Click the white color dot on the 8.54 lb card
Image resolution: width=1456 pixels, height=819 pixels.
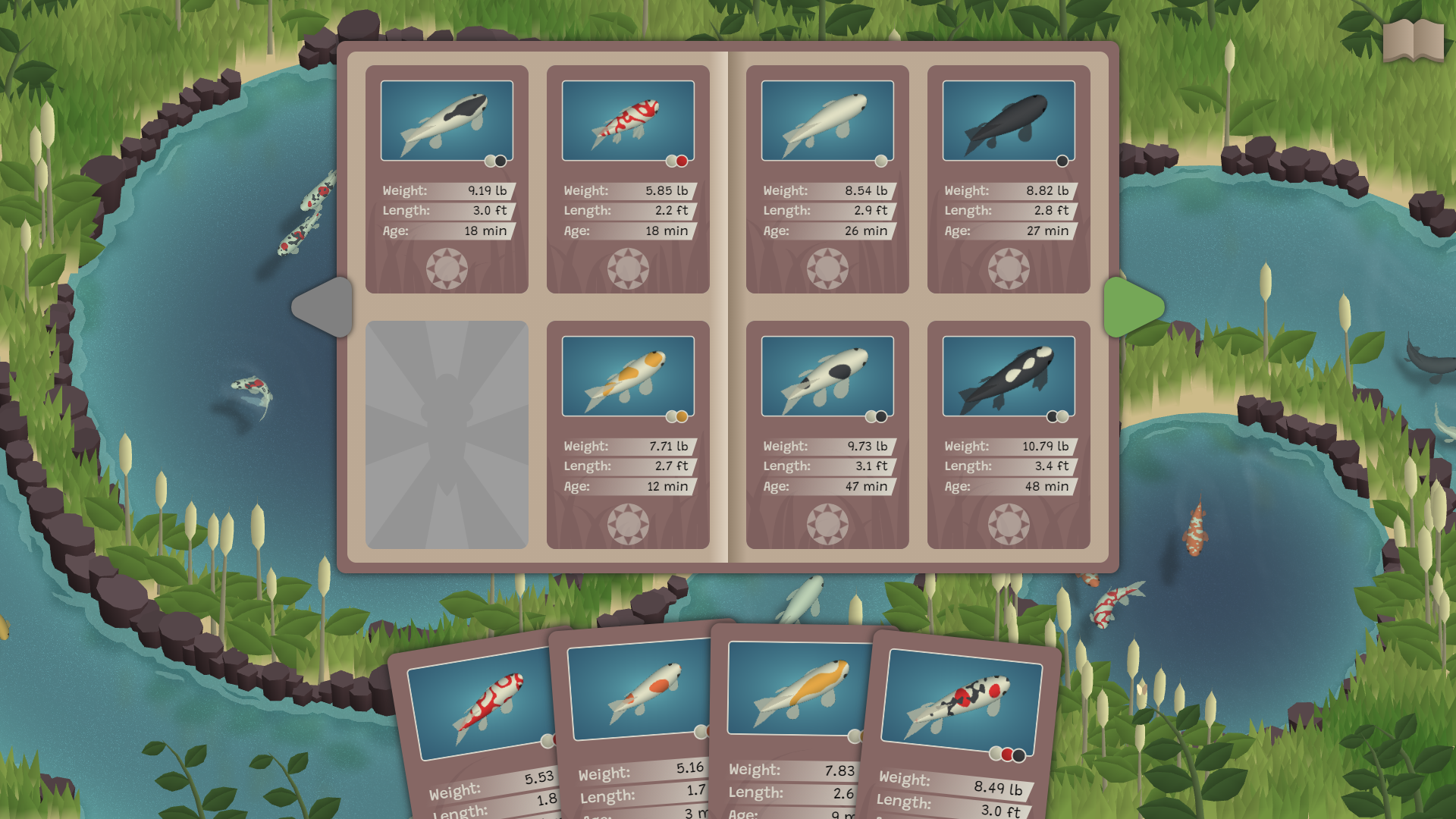pyautogui.click(x=880, y=161)
